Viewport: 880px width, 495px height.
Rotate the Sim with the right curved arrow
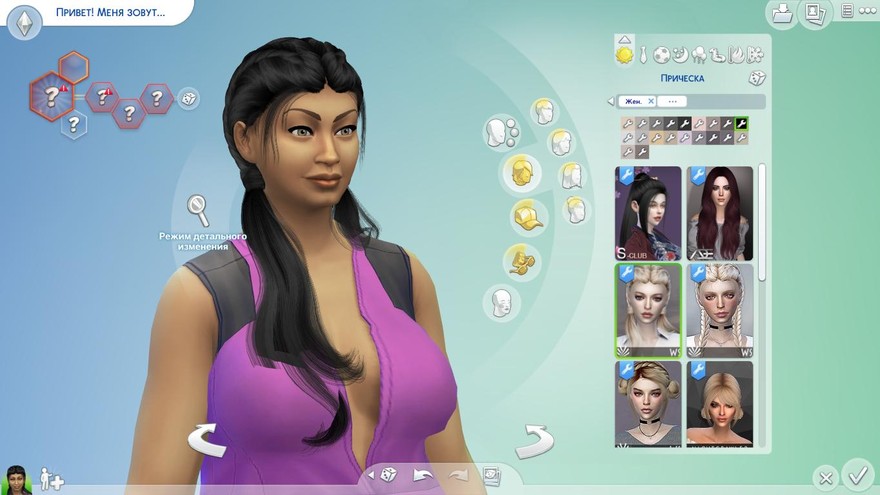(x=536, y=438)
